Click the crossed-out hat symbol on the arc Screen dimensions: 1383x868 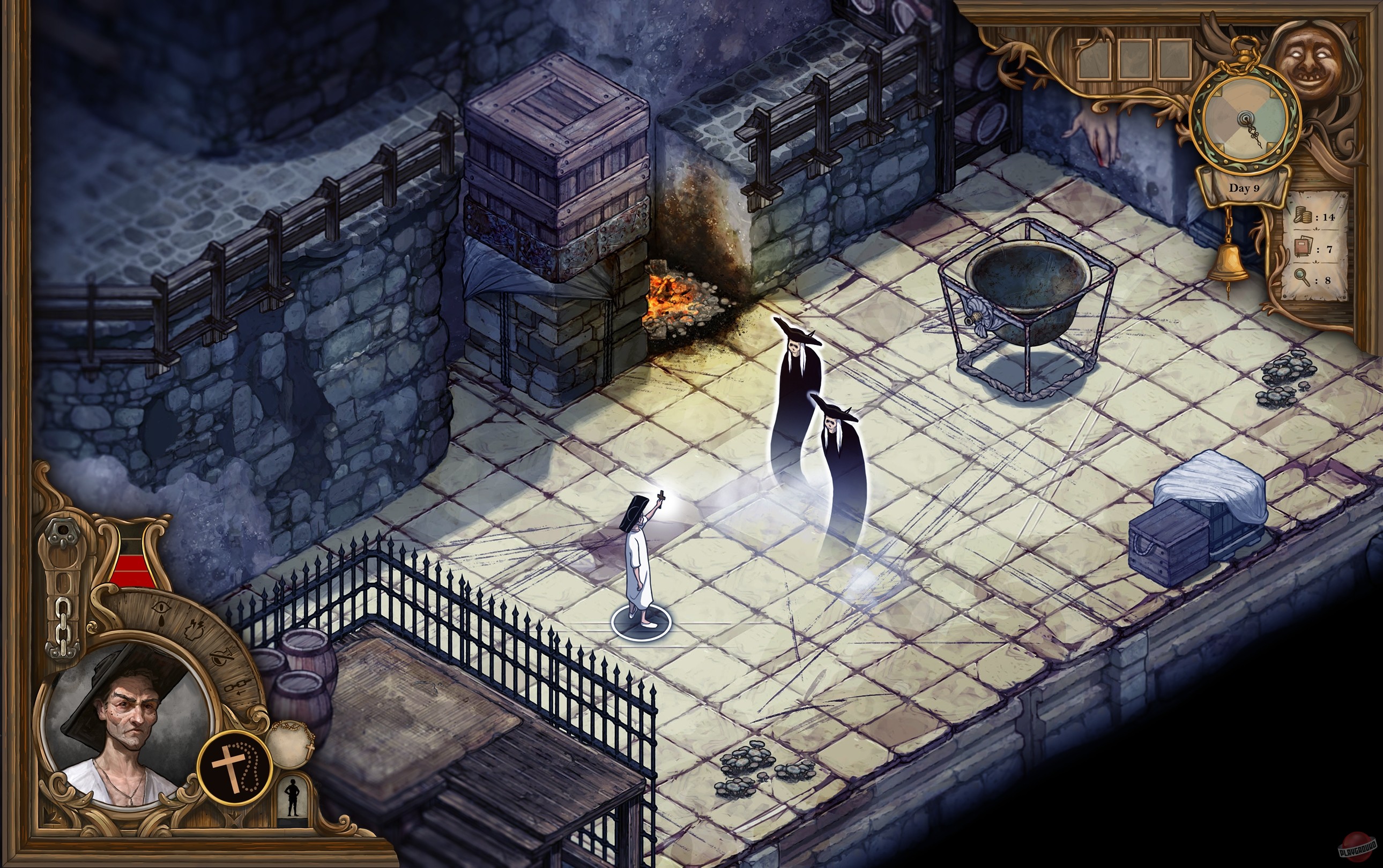tap(222, 657)
